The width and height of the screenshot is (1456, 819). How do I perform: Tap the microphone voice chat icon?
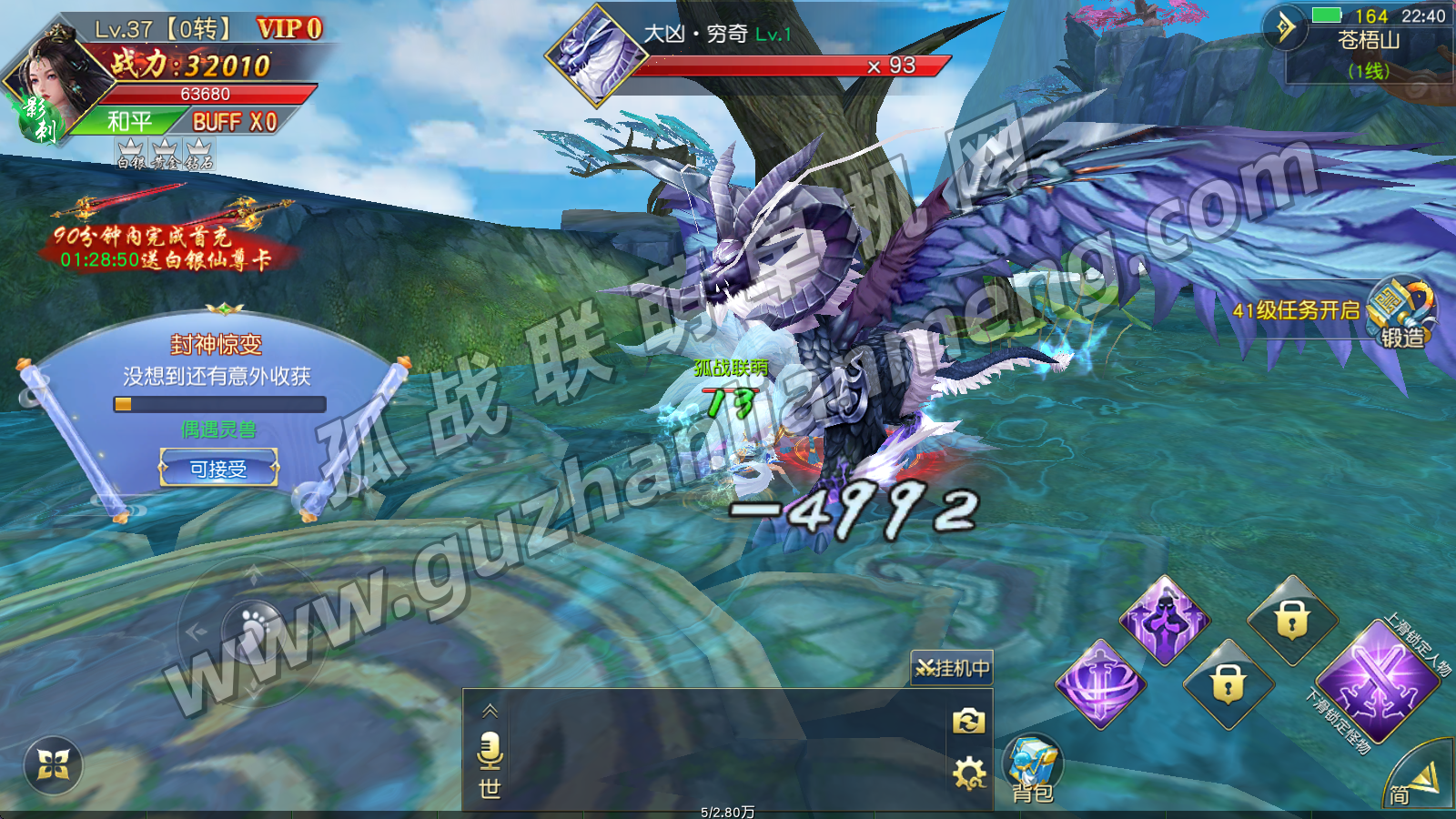point(490,751)
